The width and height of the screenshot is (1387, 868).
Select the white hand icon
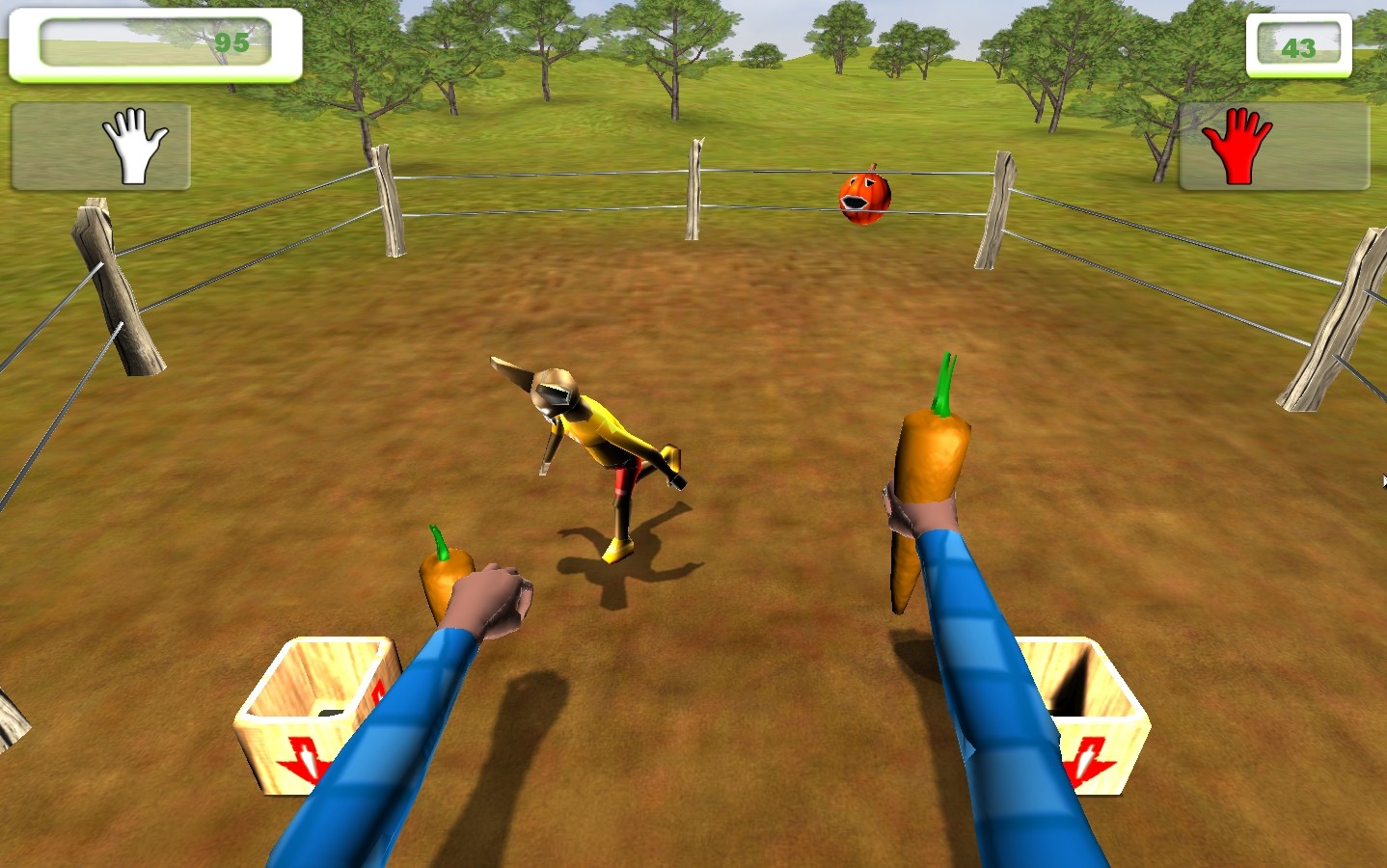[135, 147]
